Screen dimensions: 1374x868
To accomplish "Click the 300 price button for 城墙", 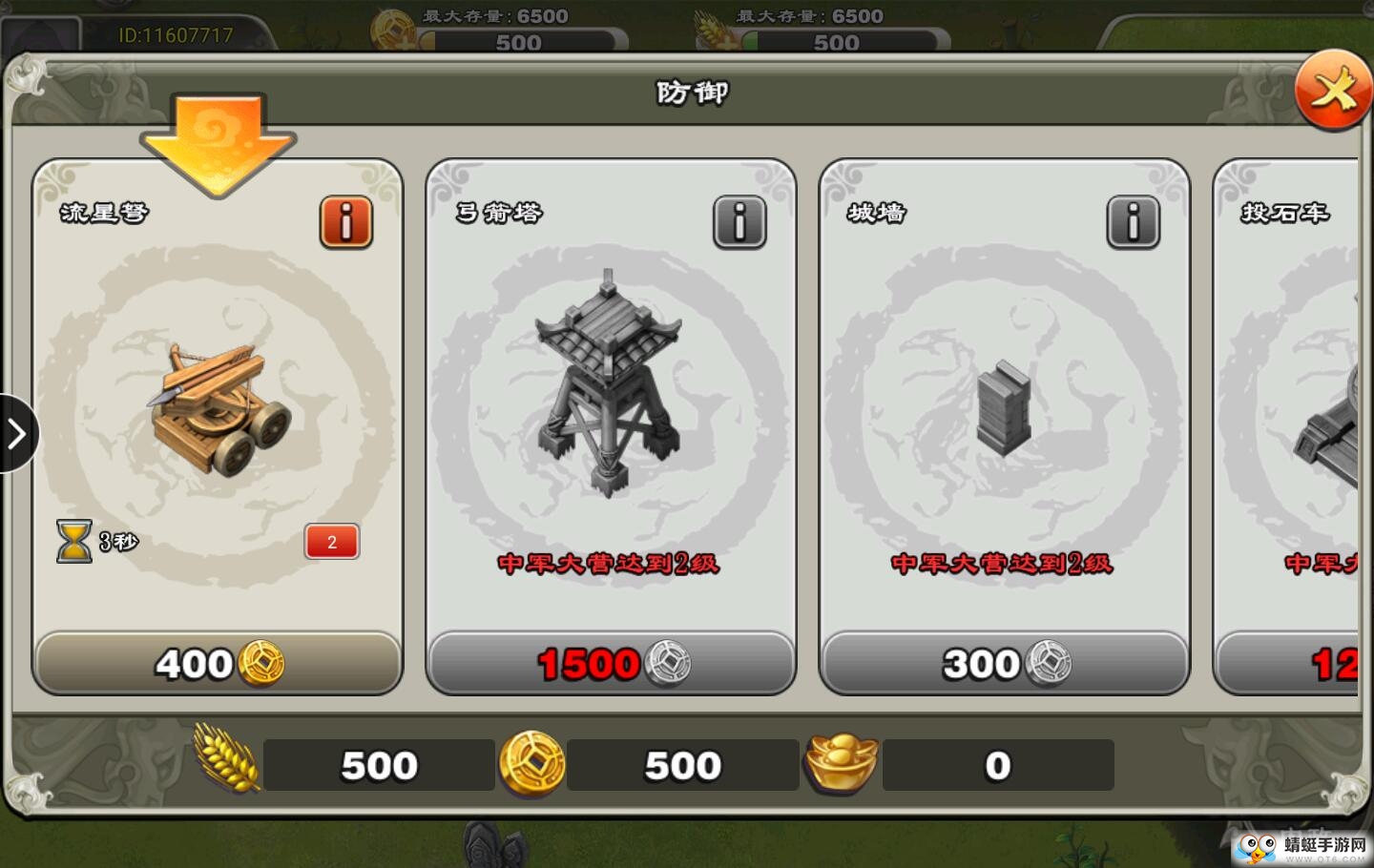I will pos(1004,663).
